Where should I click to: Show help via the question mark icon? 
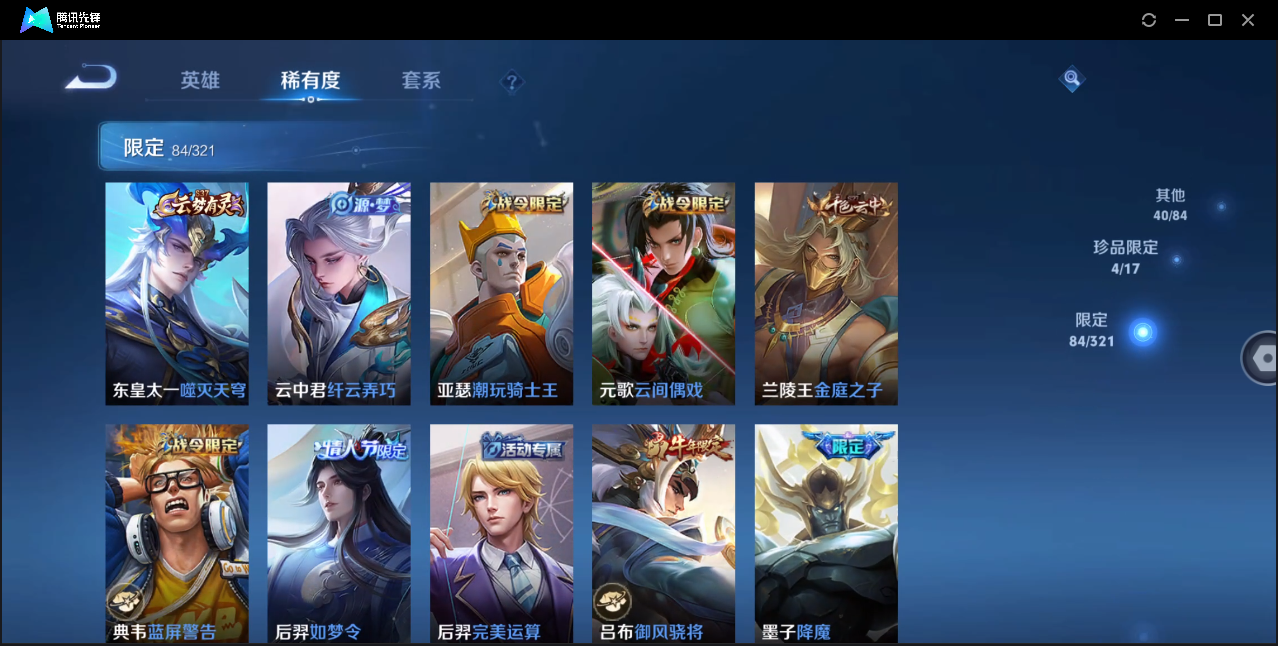[512, 82]
